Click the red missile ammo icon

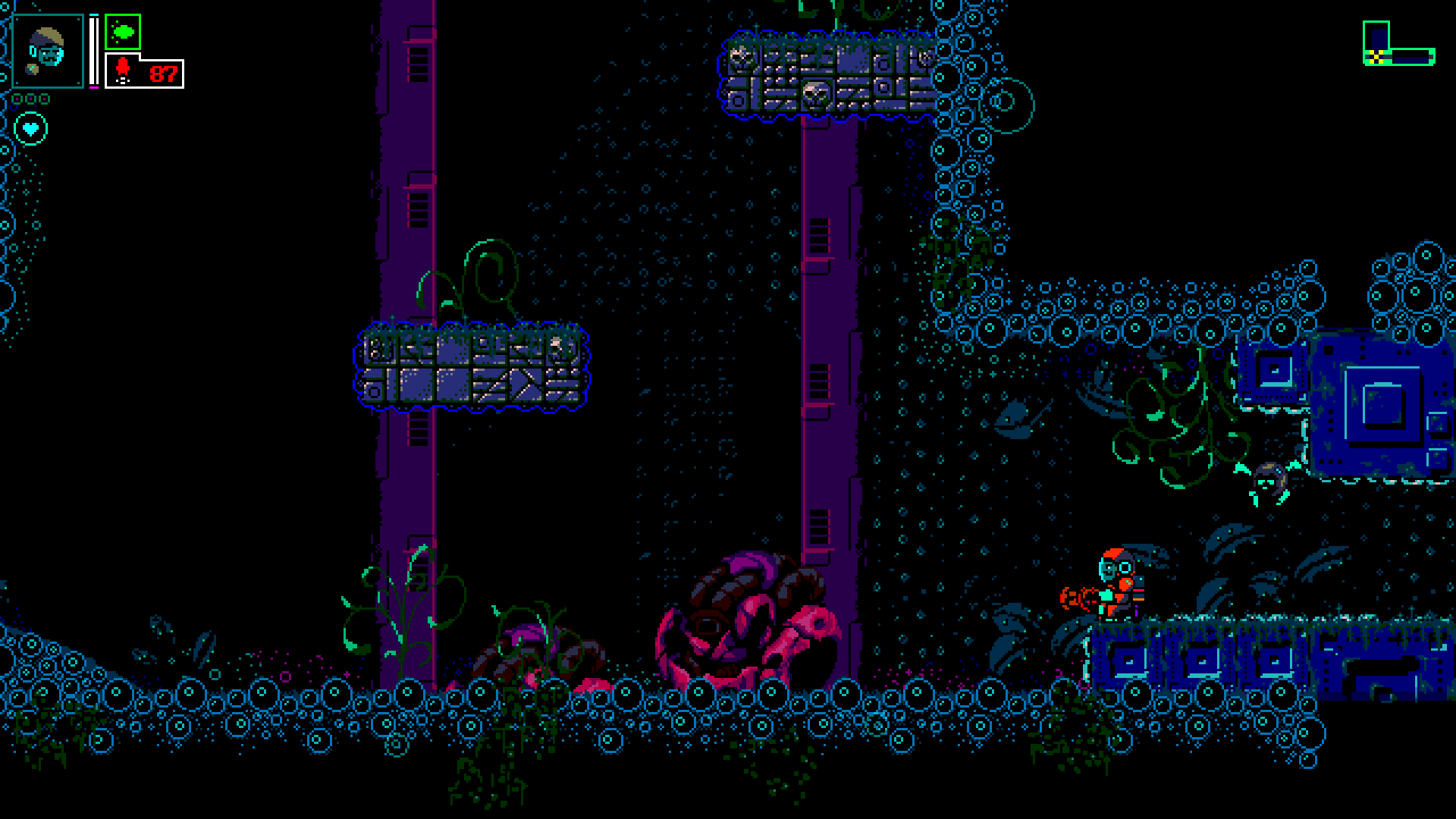click(x=124, y=69)
